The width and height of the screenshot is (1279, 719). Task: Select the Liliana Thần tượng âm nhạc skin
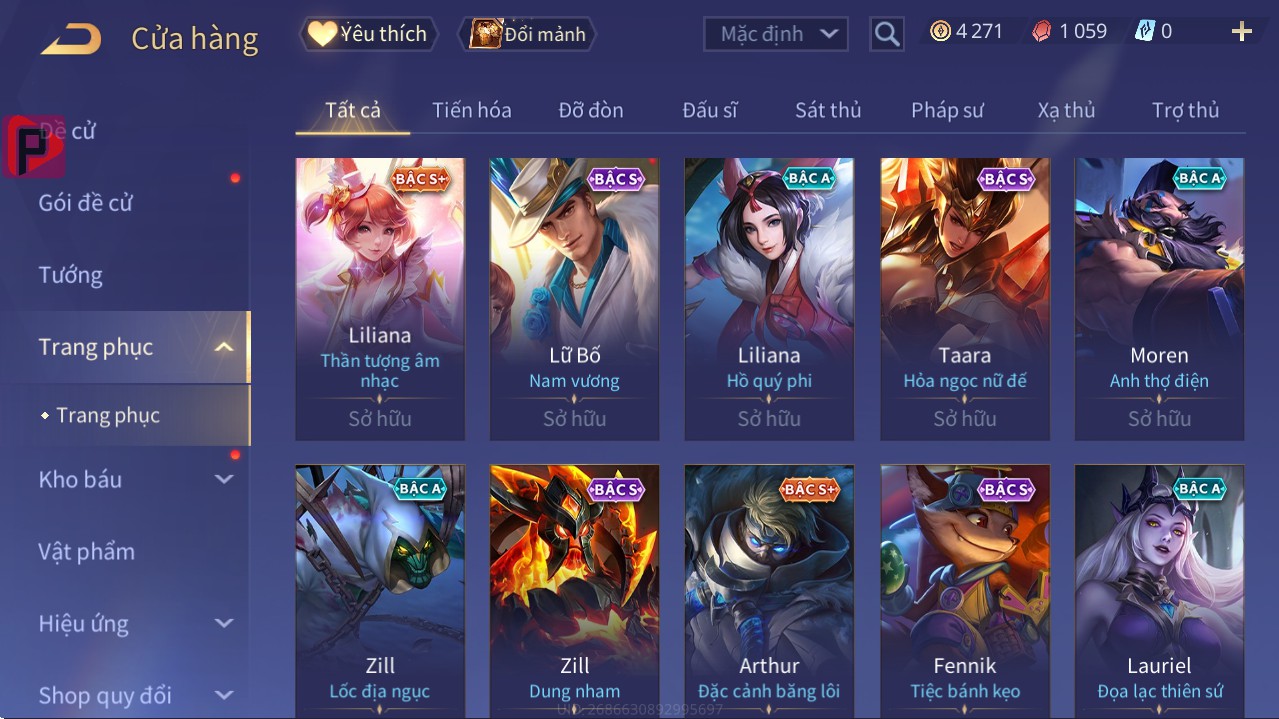tap(380, 298)
